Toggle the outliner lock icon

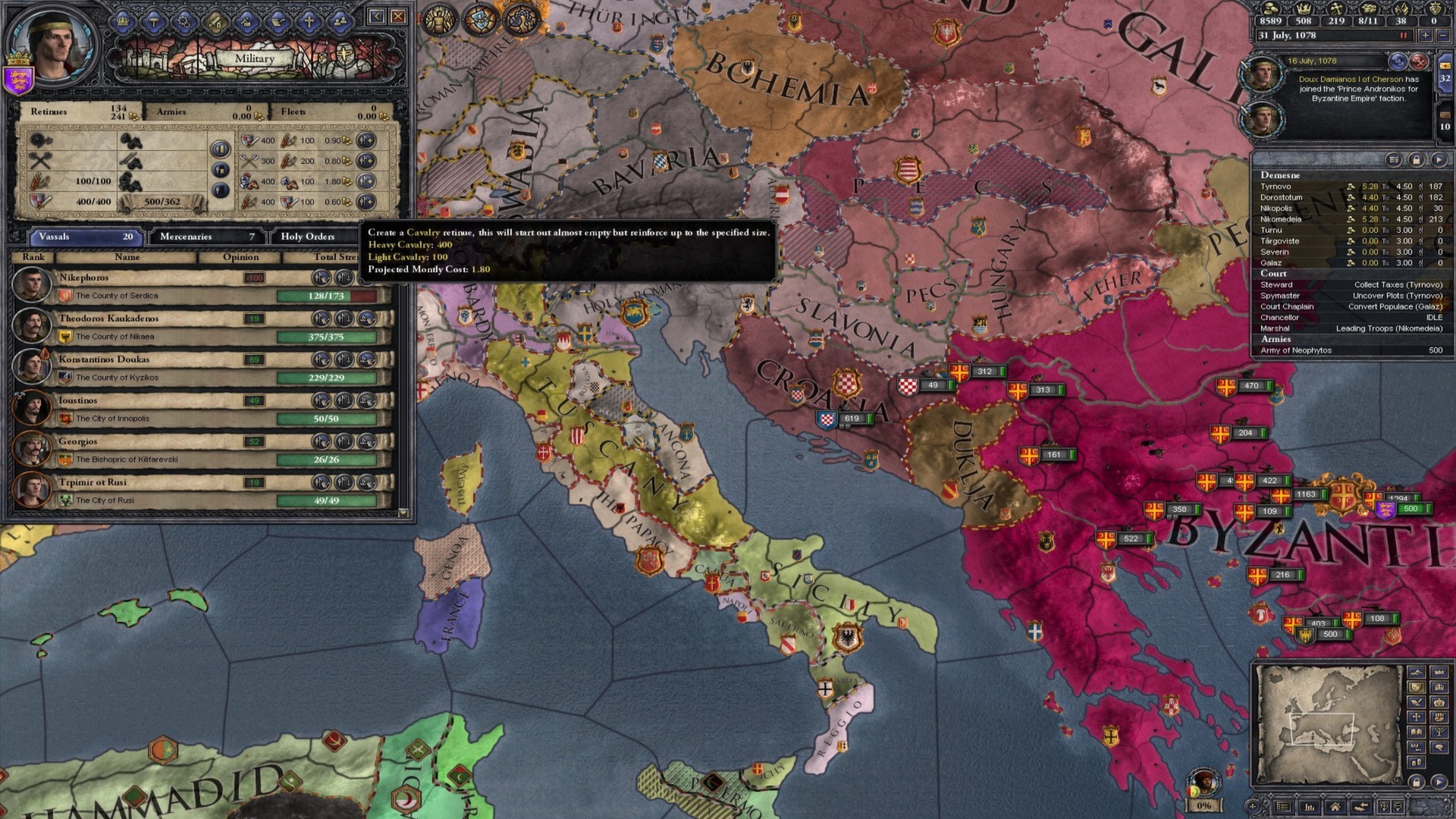click(x=1415, y=160)
